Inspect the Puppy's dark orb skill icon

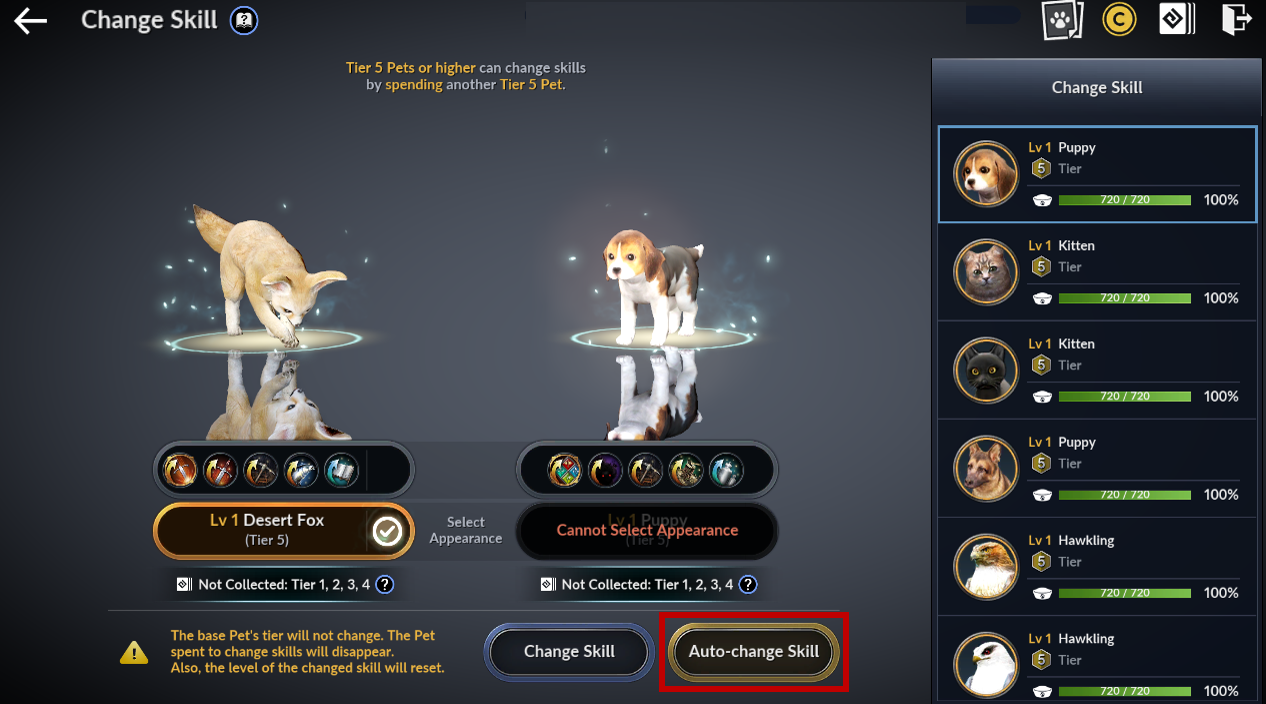606,469
